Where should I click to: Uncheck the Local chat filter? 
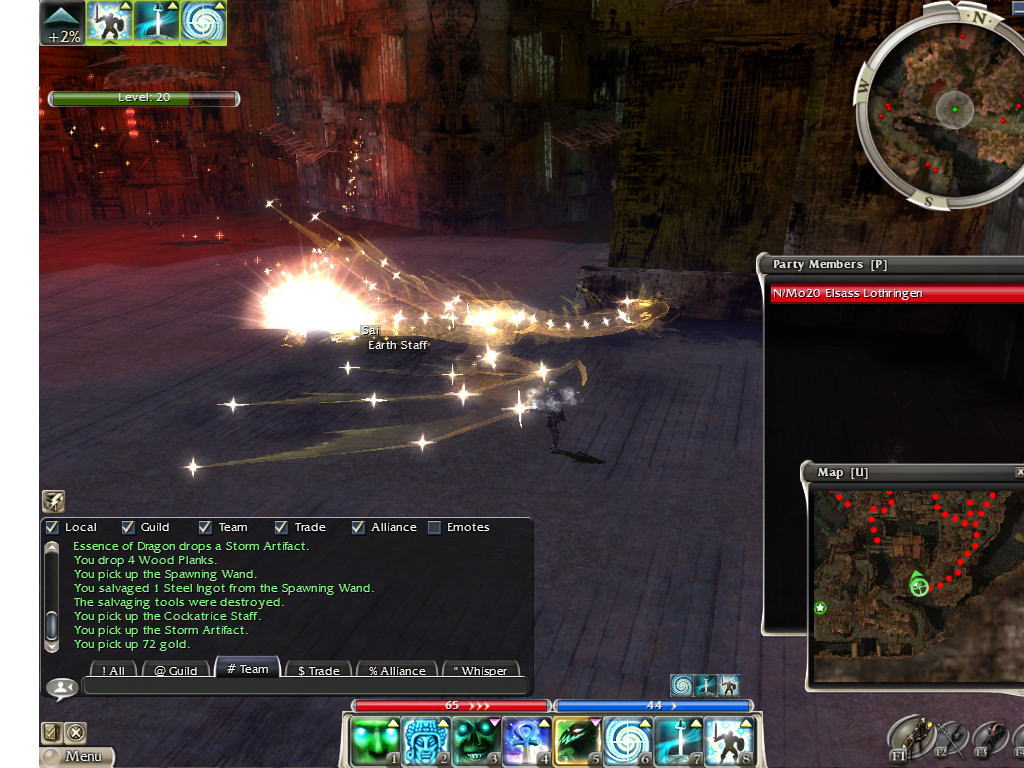coord(53,527)
